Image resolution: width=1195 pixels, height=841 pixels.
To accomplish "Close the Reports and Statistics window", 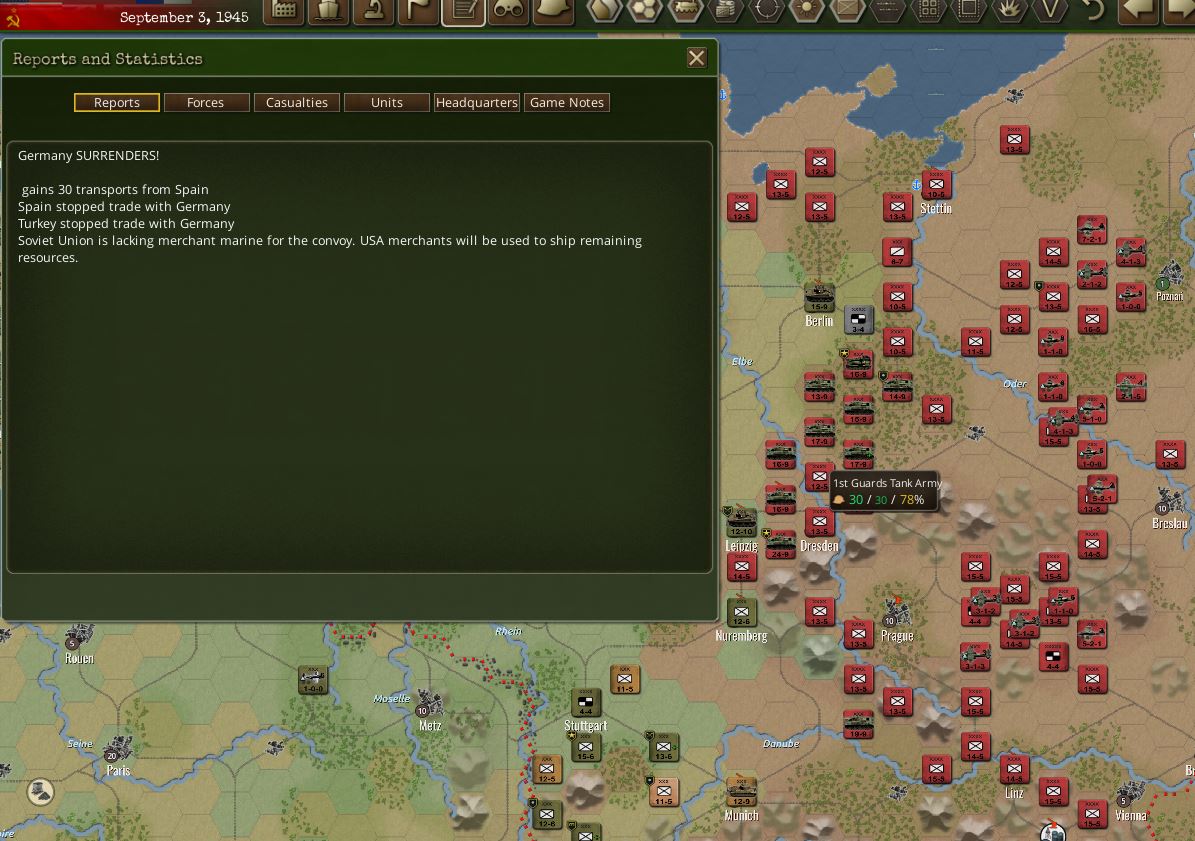I will point(697,58).
